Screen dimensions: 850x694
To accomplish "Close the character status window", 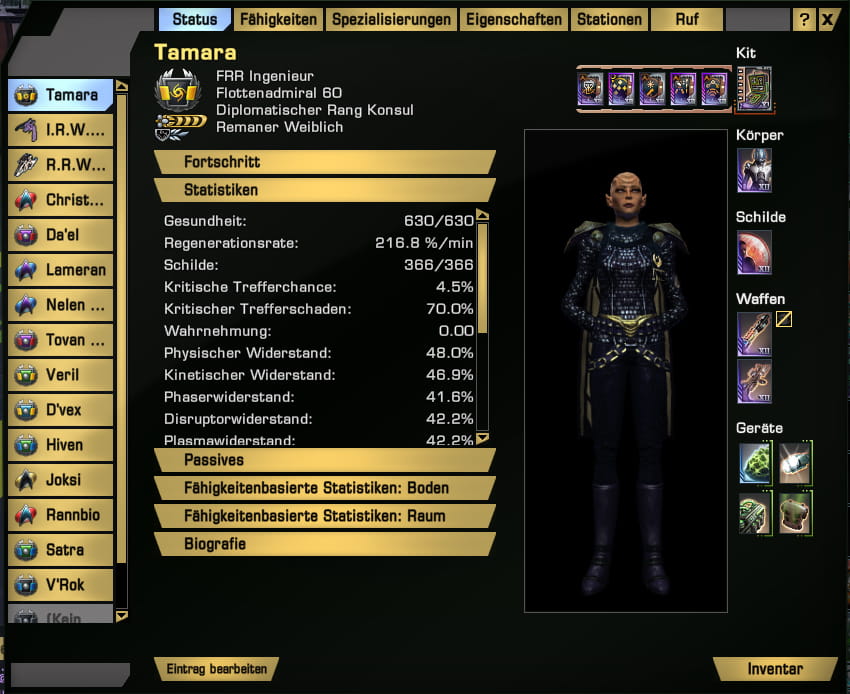I will (x=828, y=19).
